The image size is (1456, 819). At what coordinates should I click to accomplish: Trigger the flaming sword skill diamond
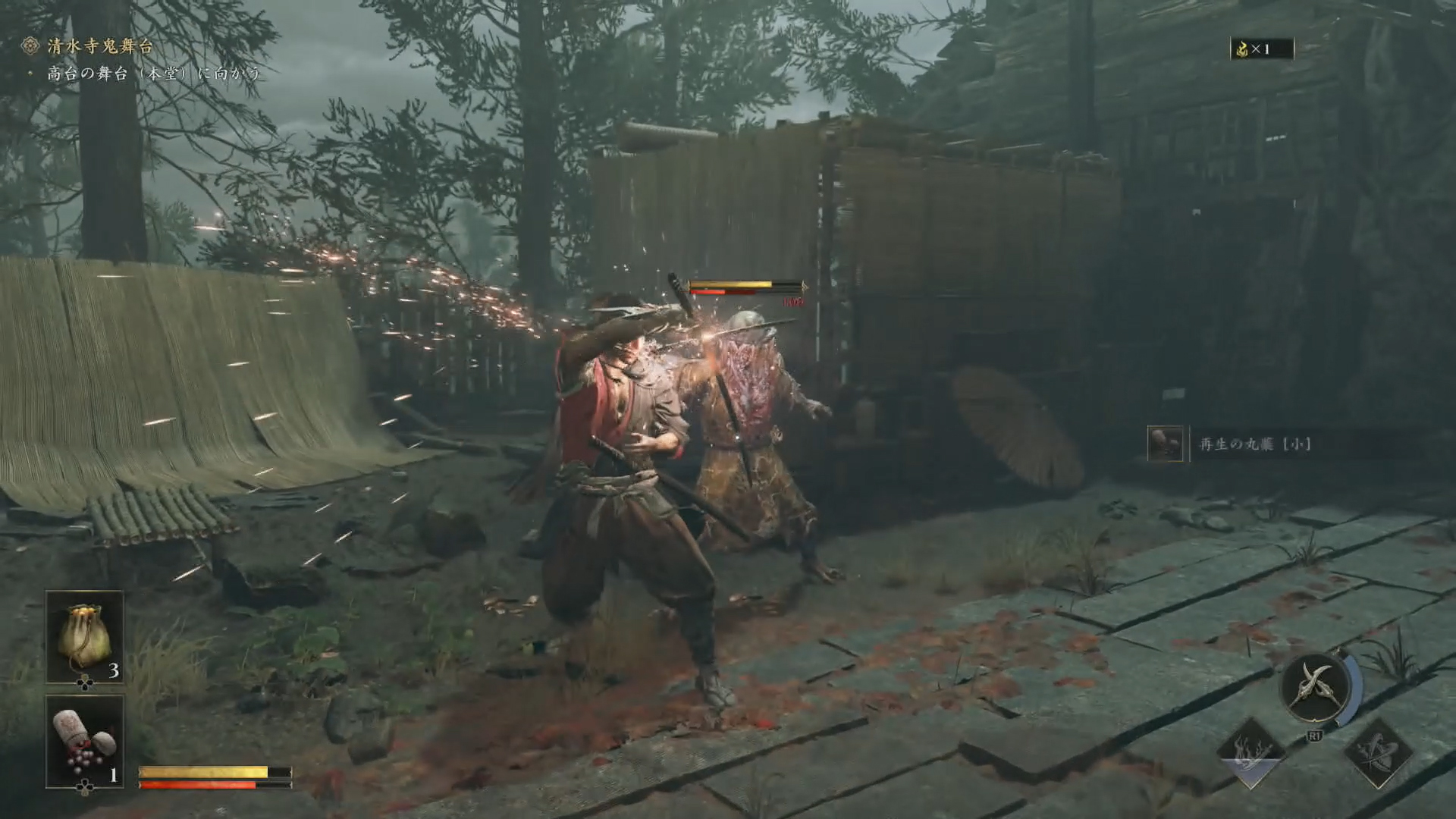(x=1250, y=753)
